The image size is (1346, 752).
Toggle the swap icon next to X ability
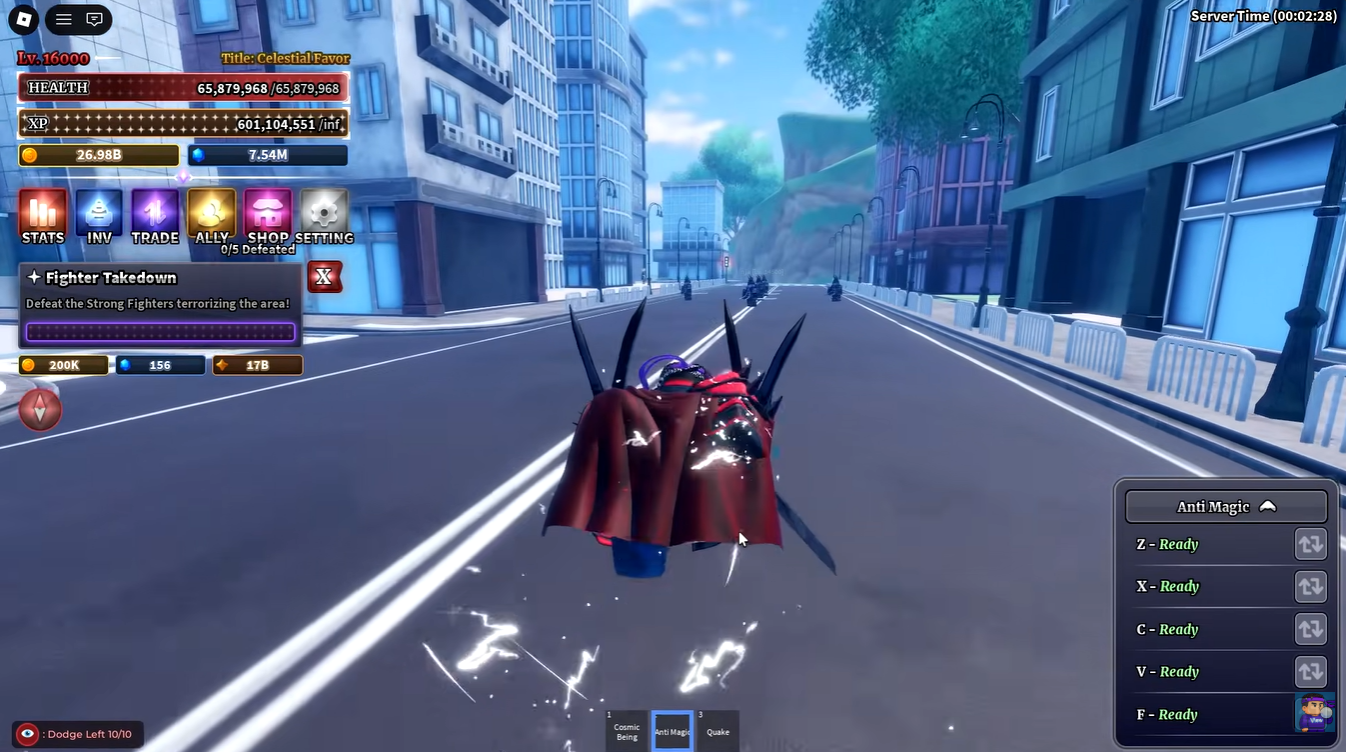coord(1312,586)
